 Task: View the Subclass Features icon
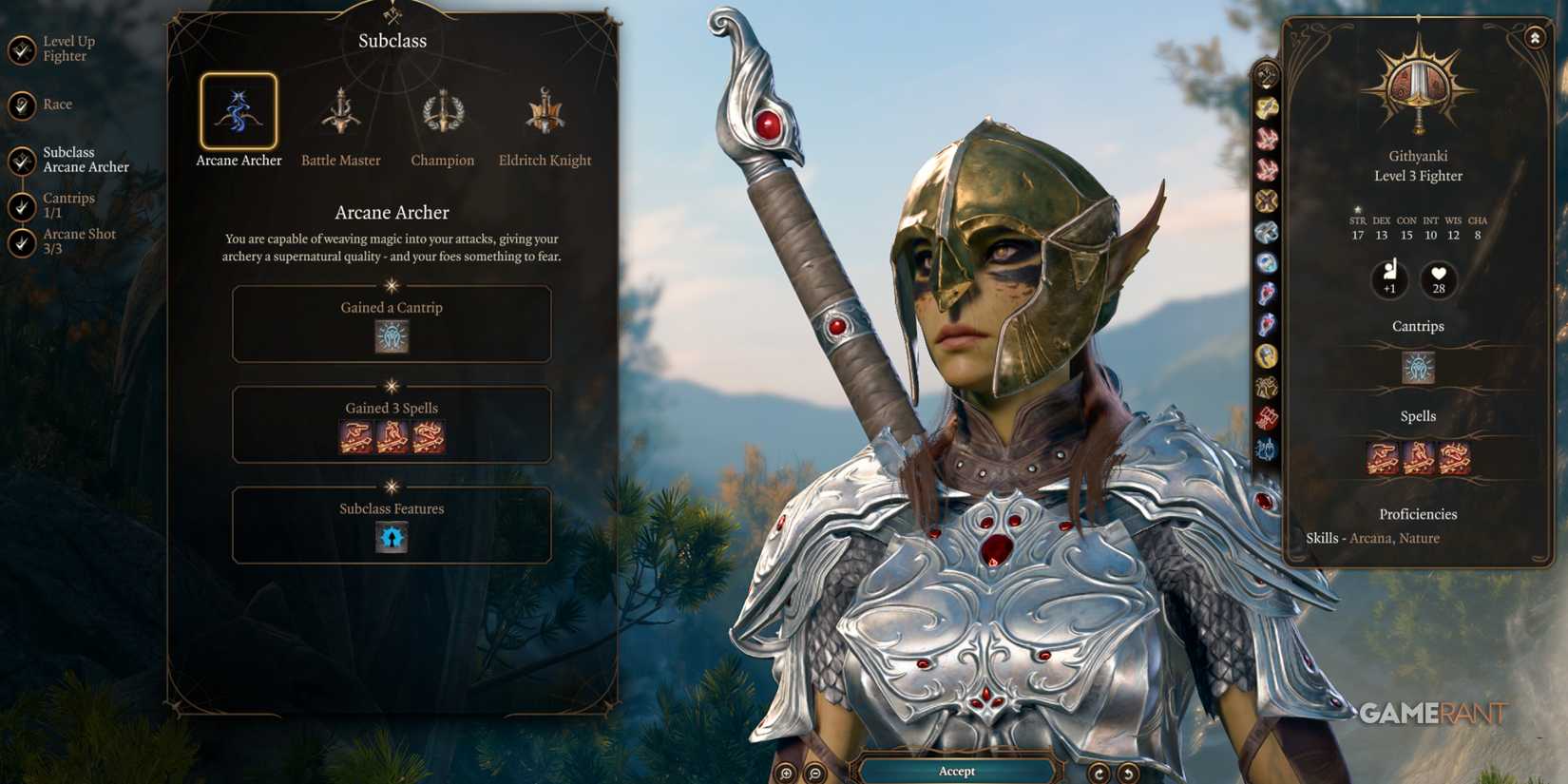coord(391,537)
